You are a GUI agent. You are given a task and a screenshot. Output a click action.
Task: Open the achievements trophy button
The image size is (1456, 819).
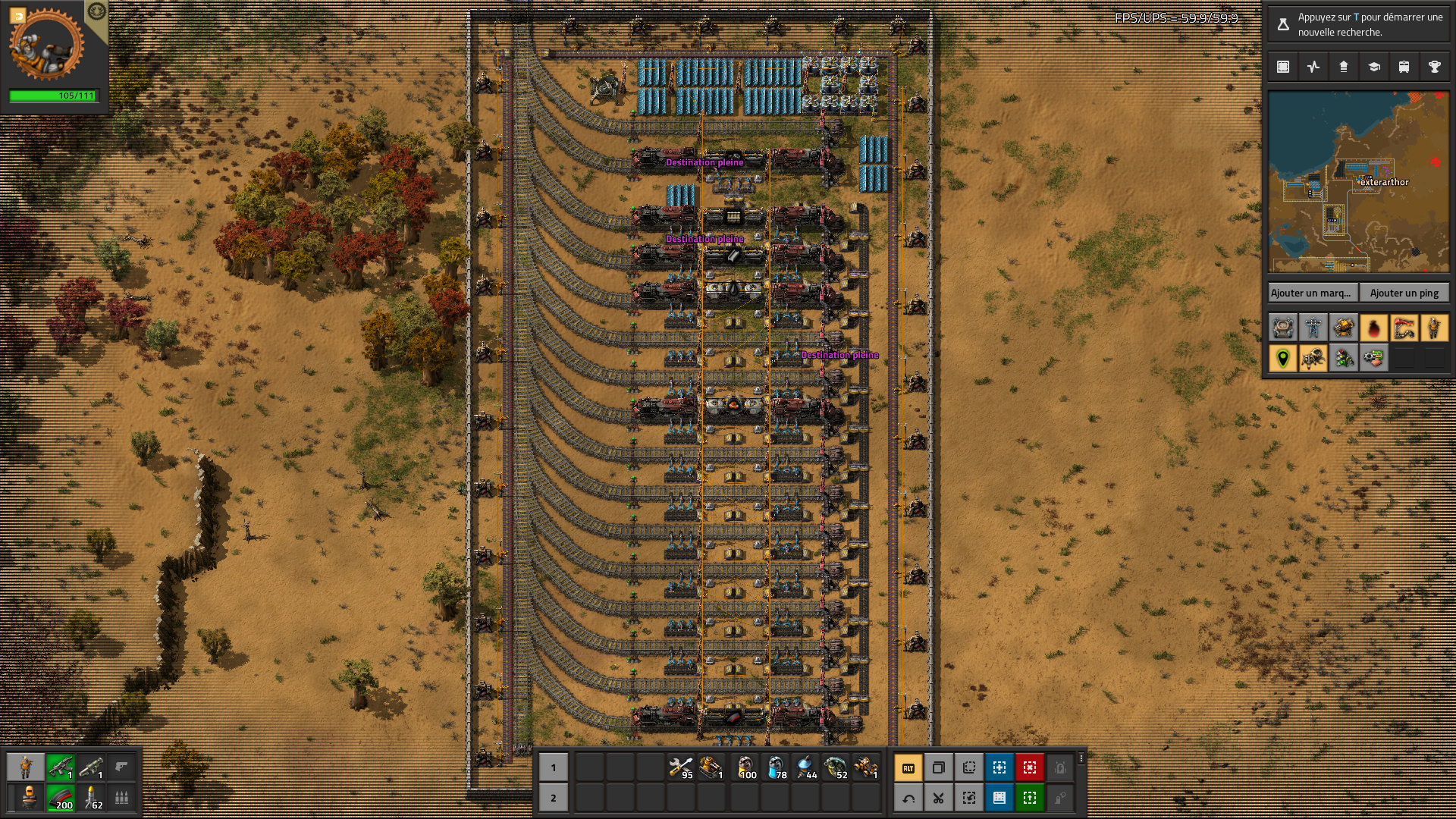tap(1434, 67)
